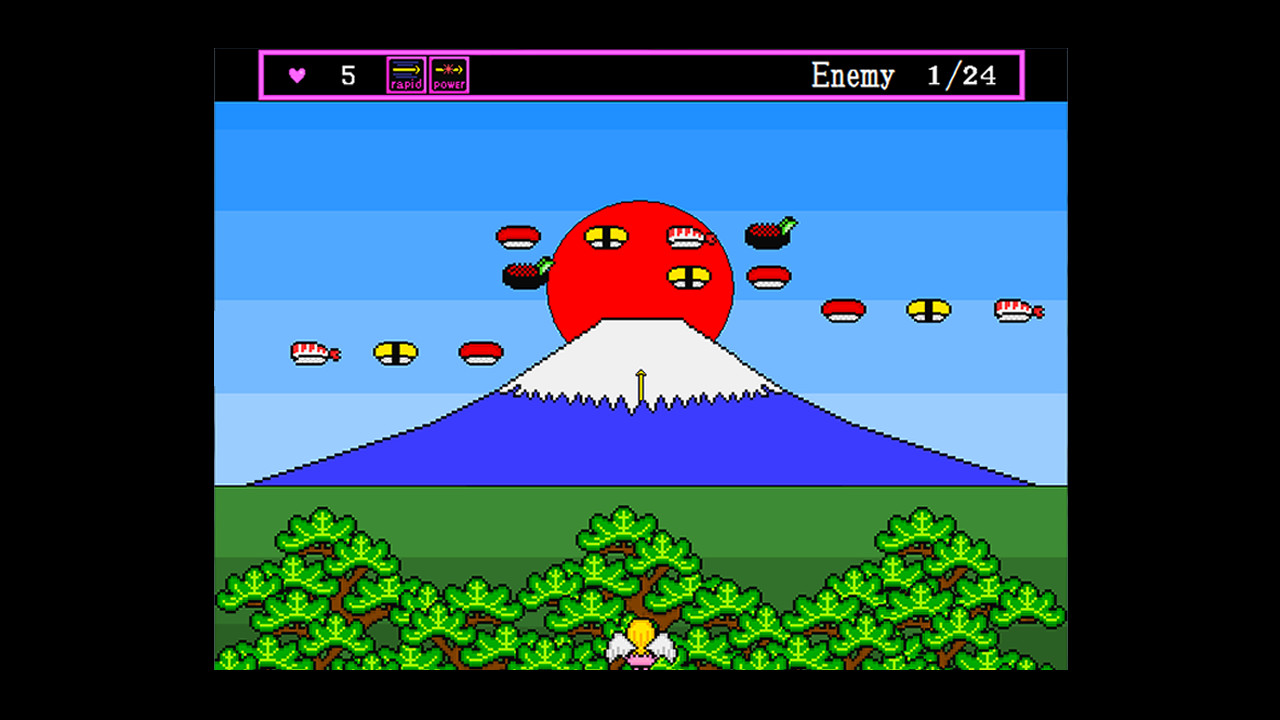Select the rapid fire power-up icon
The width and height of the screenshot is (1280, 720).
click(404, 73)
